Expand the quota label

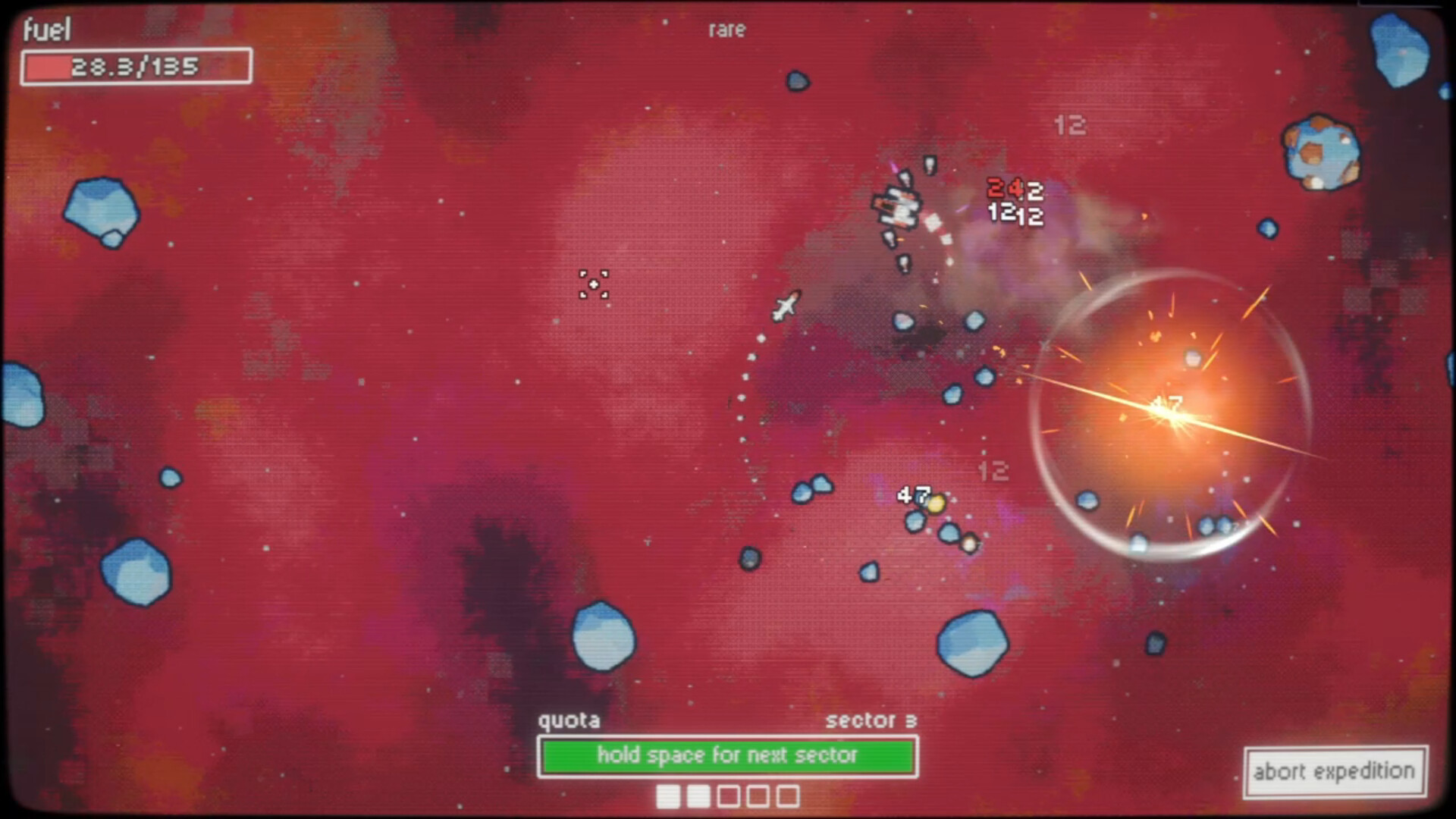coord(570,720)
